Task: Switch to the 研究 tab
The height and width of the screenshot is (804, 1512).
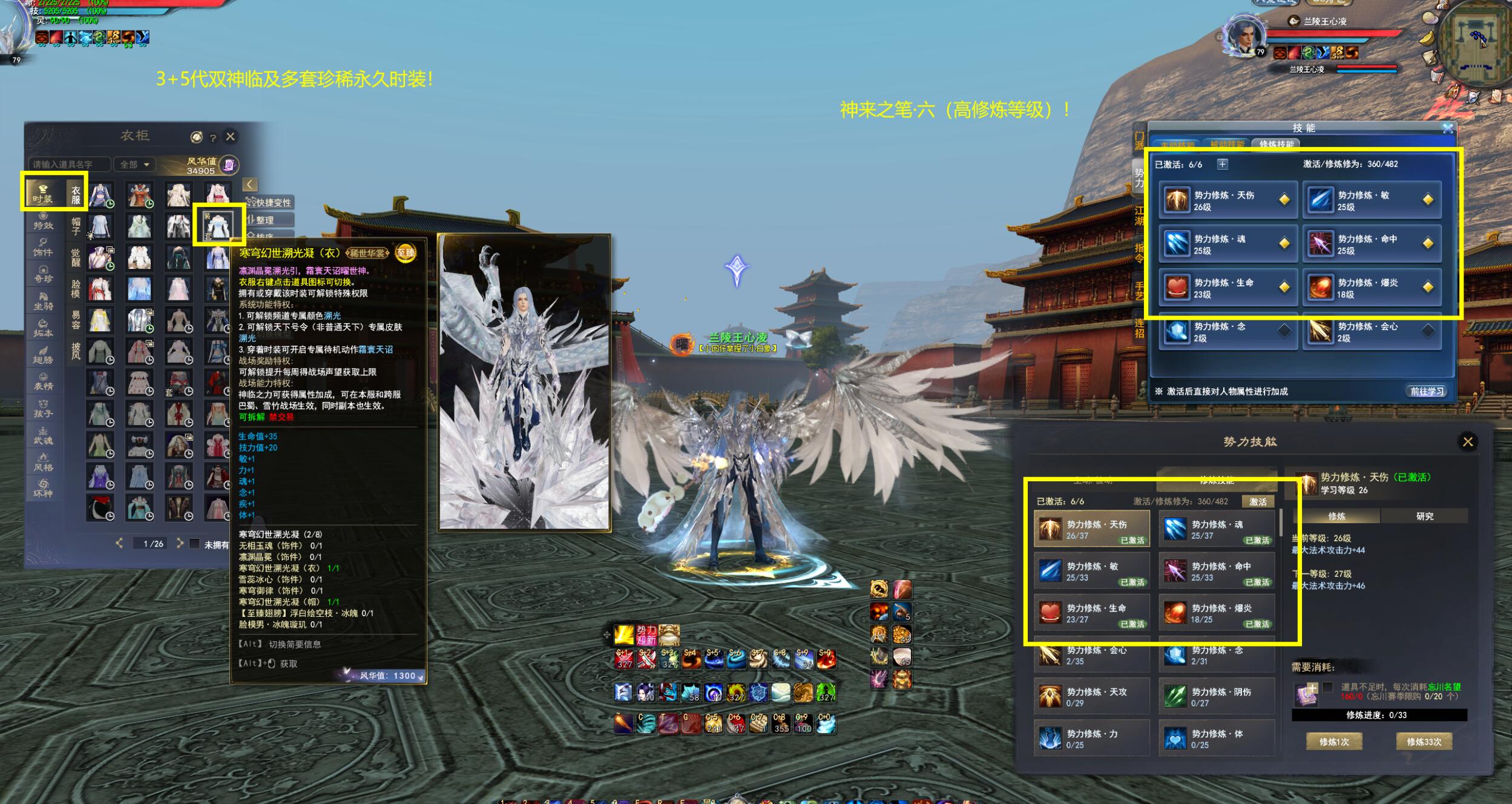Action: pos(1424,516)
